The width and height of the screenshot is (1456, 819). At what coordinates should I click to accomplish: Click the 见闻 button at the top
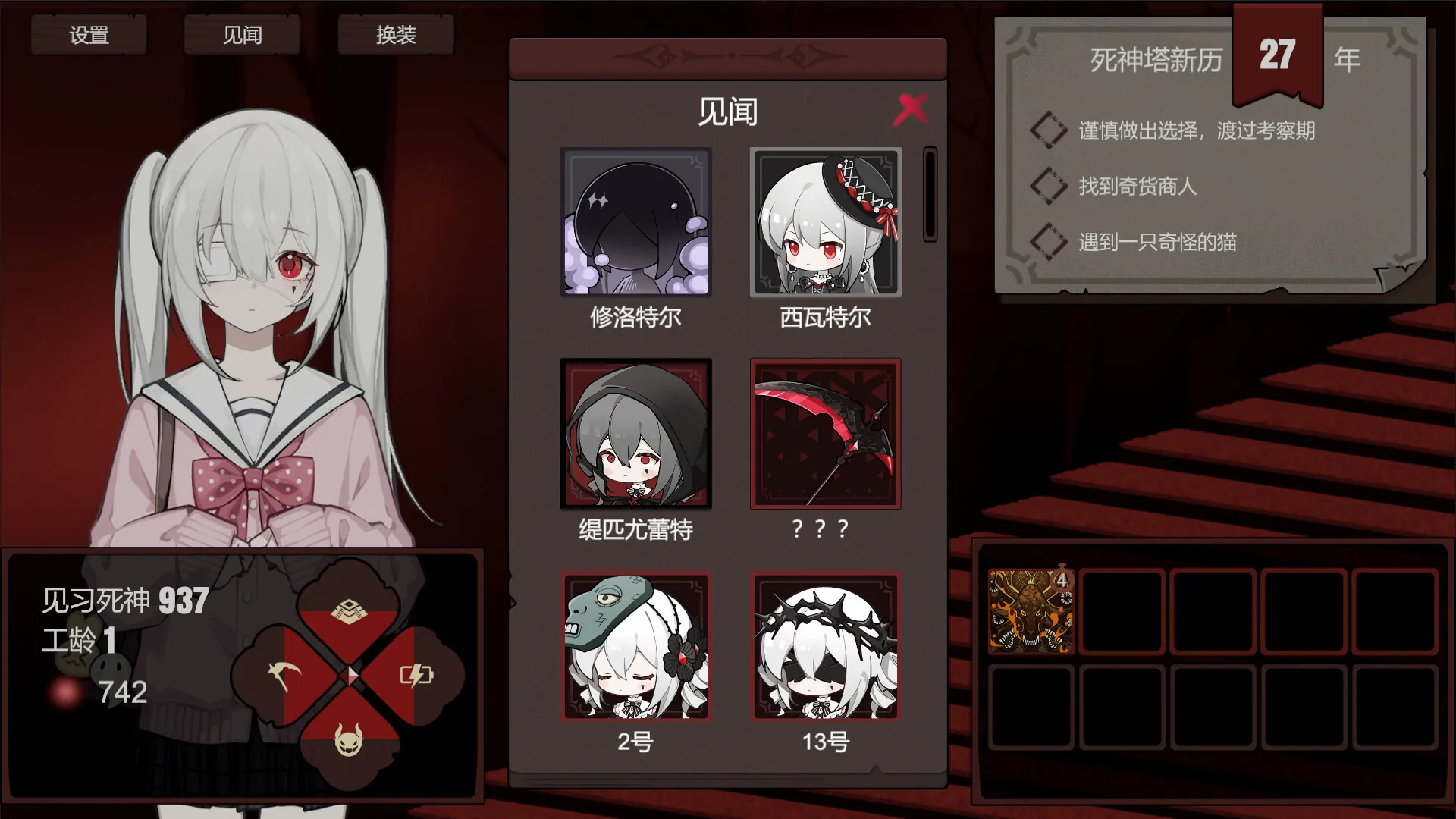(241, 35)
